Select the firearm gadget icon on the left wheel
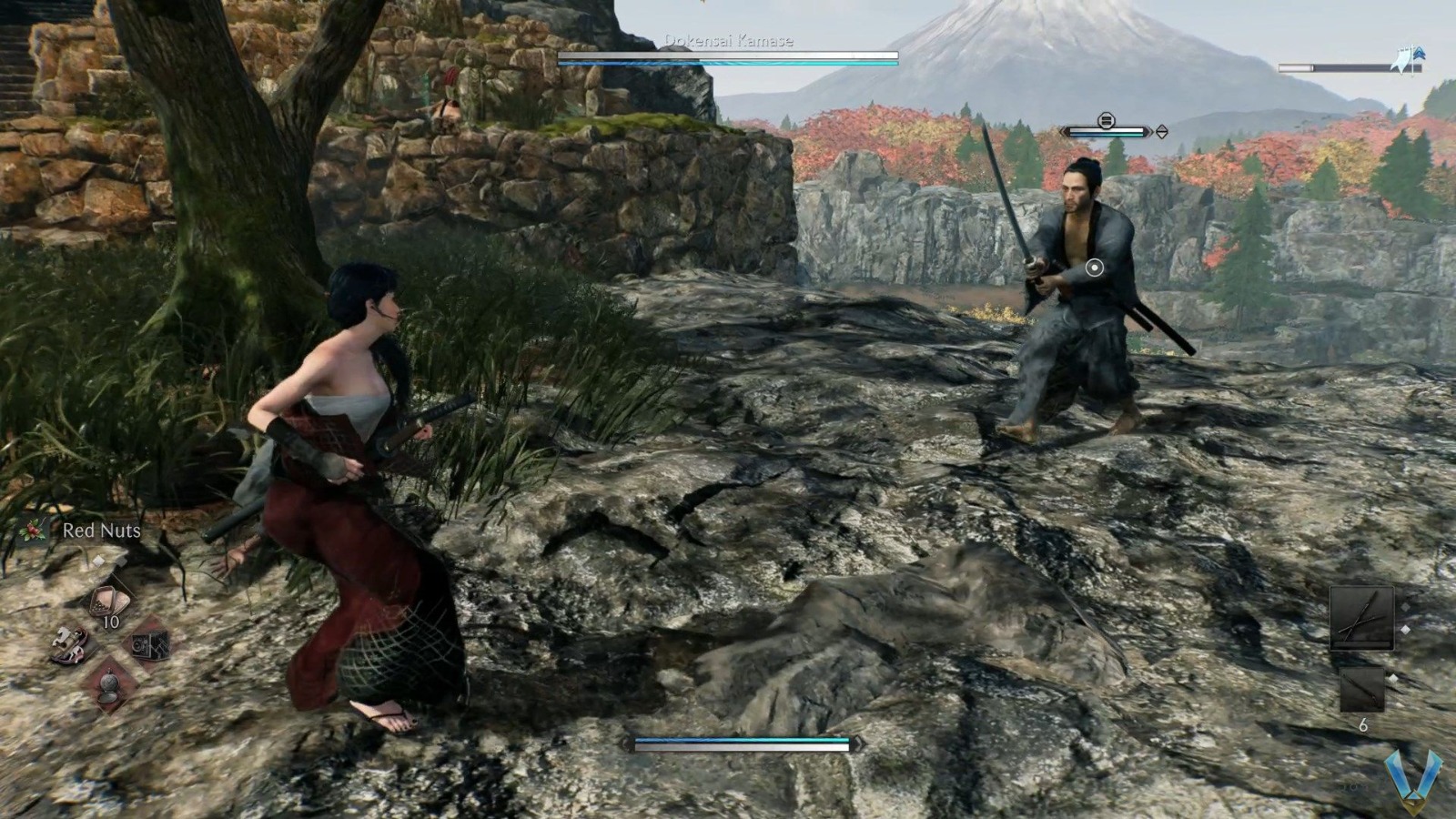 coord(68,645)
